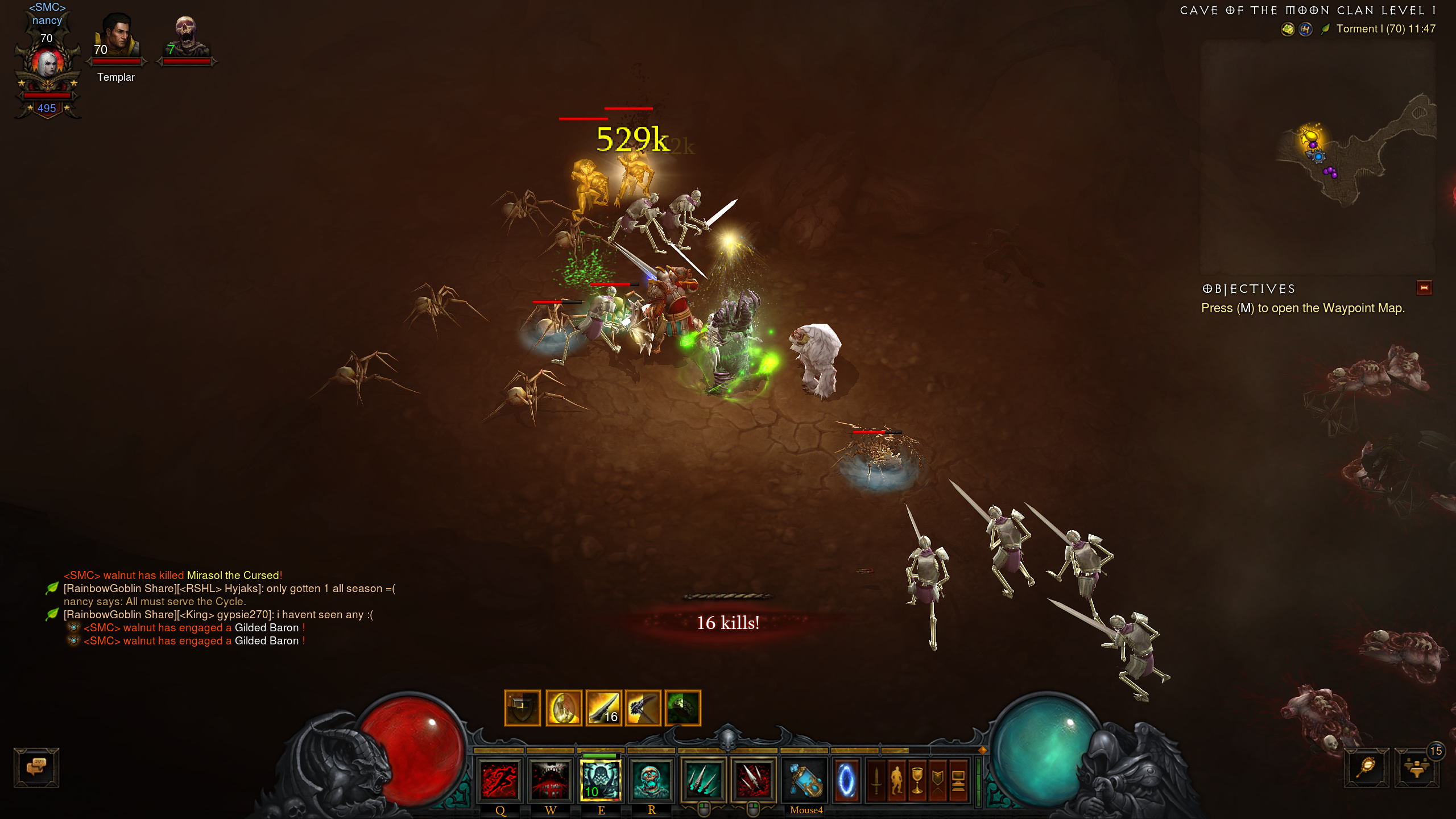Open the golden hand mirror button
Screen dimensions: 1456x819
pyautogui.click(x=1366, y=767)
